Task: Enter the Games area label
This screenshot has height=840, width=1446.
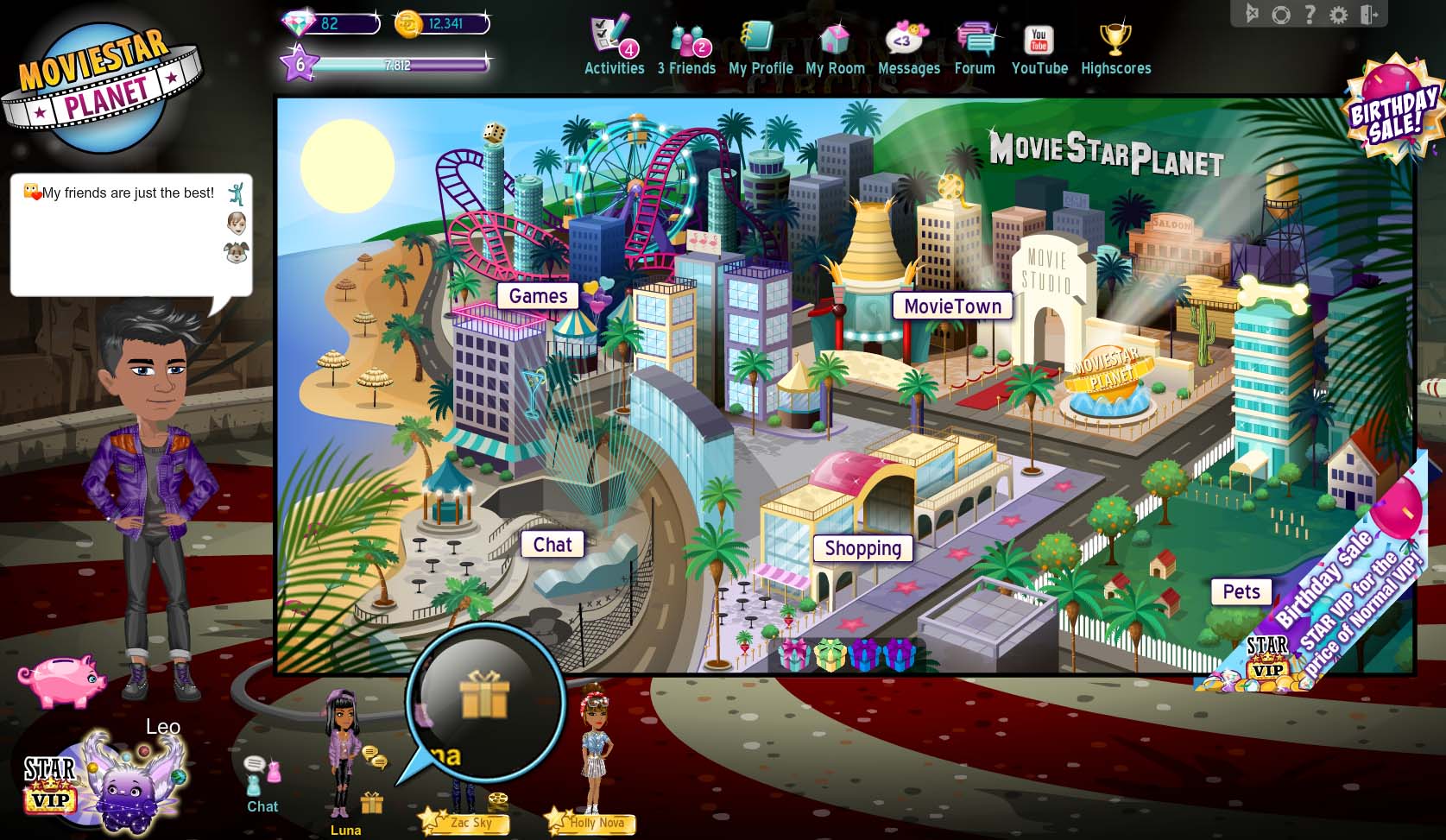Action: tap(538, 296)
